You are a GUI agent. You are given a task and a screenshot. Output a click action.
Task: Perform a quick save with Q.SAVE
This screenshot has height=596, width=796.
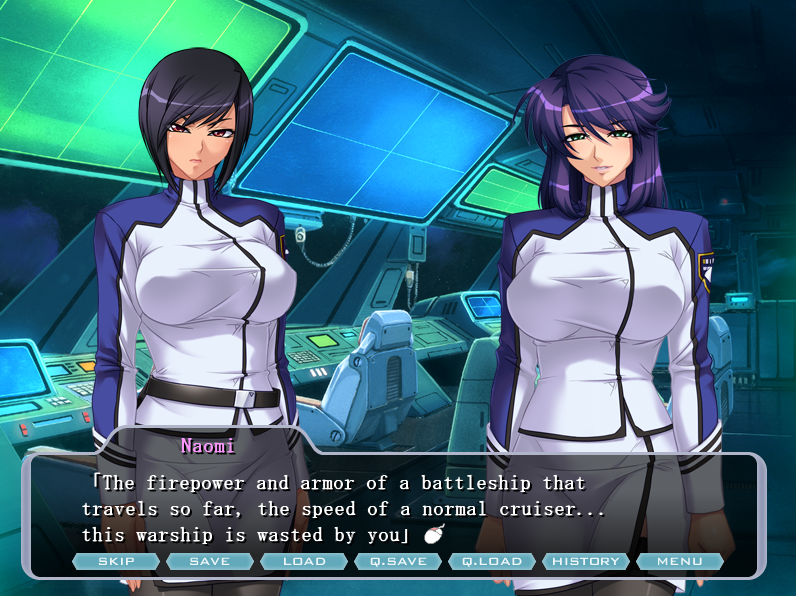click(398, 561)
